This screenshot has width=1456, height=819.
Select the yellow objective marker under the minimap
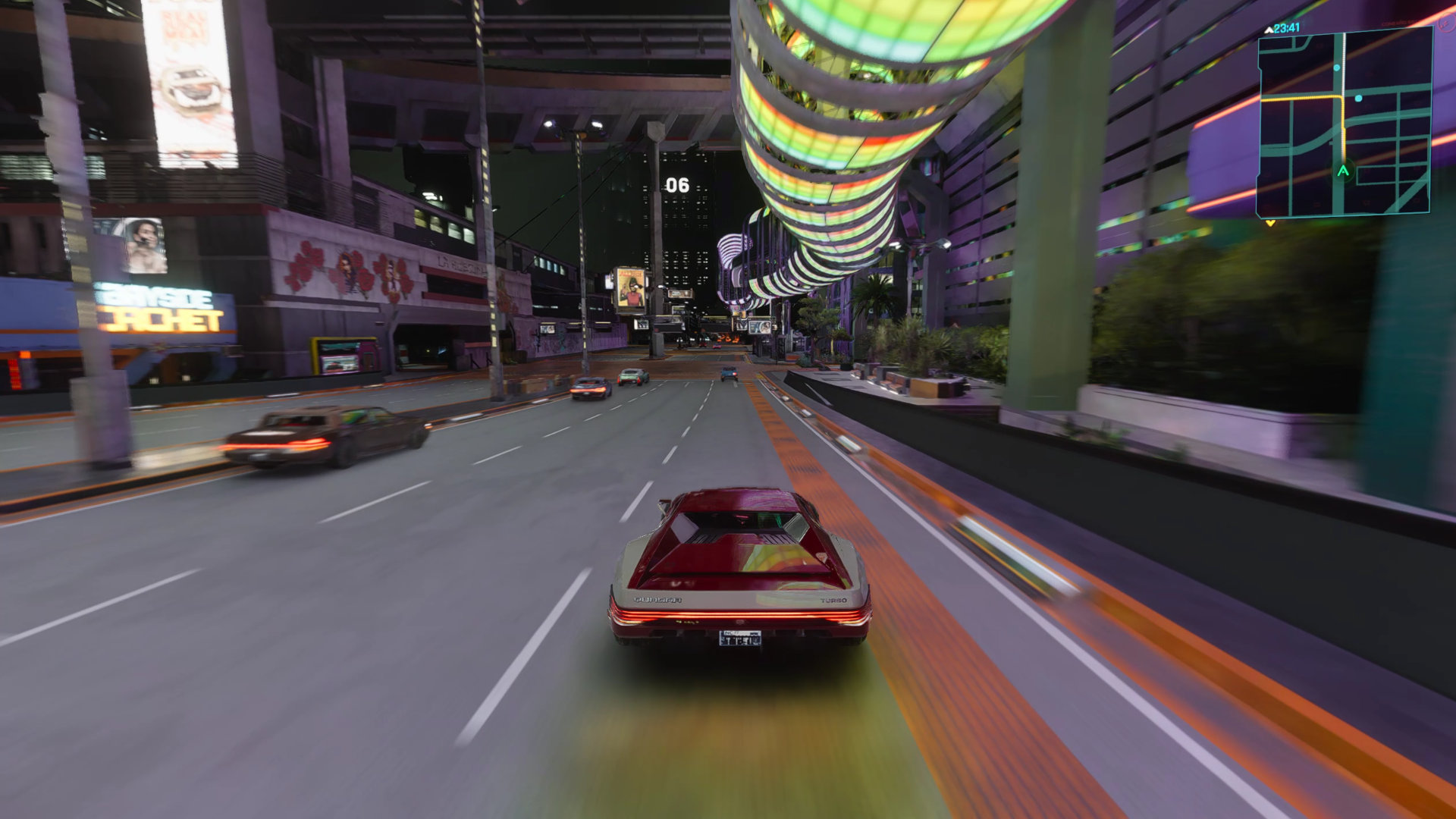coord(1270,223)
